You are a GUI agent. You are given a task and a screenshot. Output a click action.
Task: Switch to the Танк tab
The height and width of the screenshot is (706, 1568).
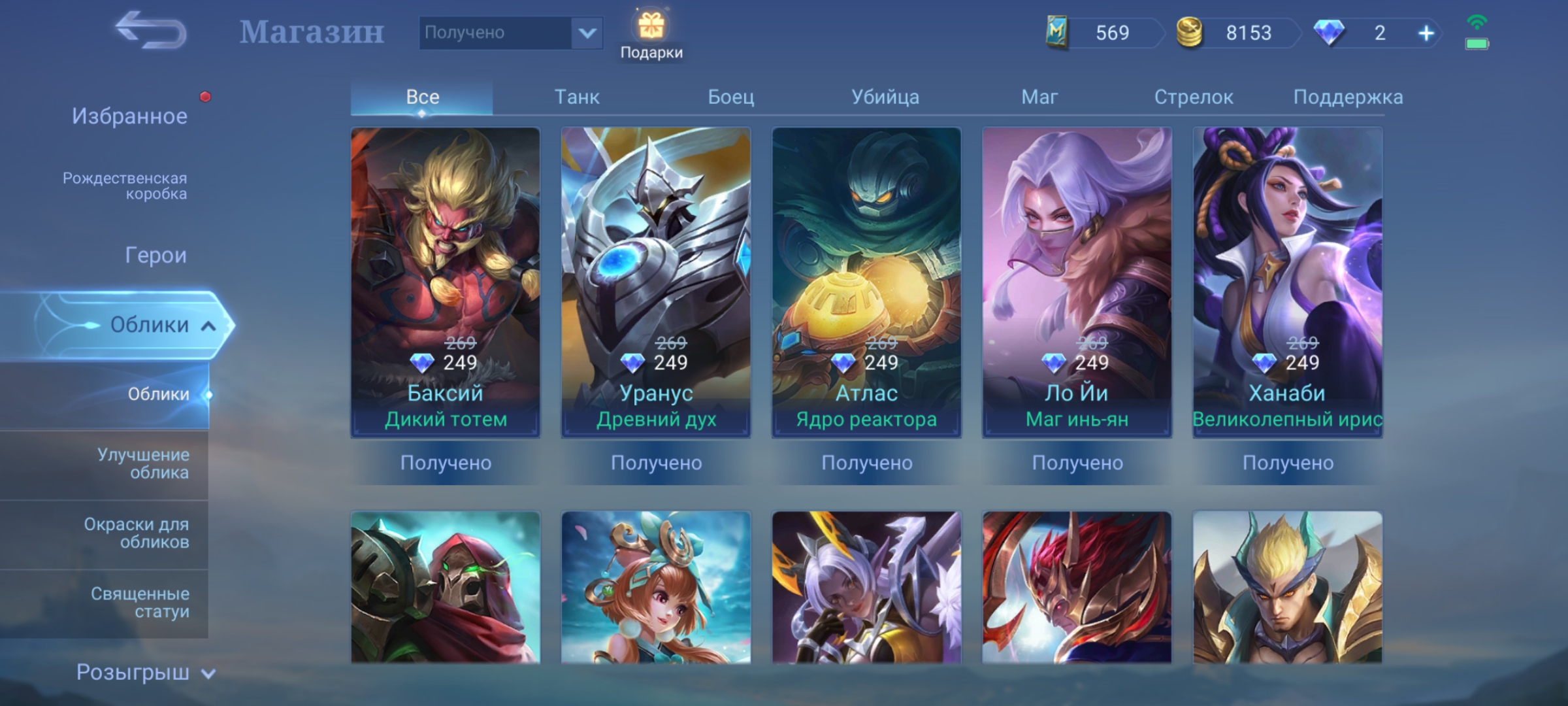coord(576,97)
